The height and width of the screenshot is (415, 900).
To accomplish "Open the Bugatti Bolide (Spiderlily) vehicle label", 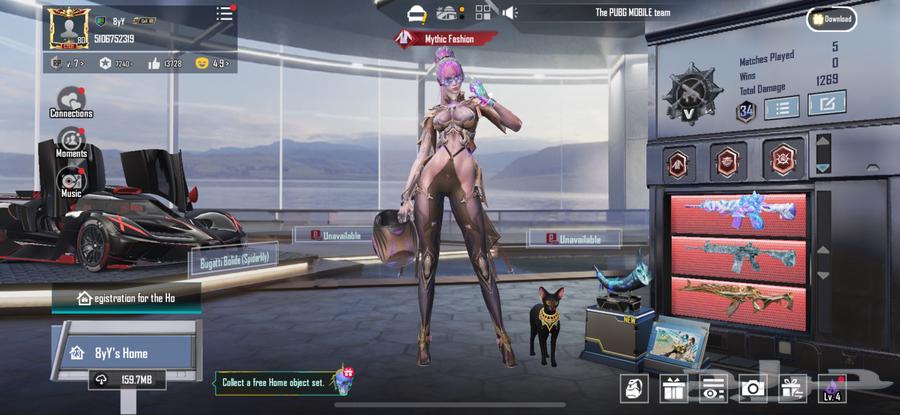I will pos(233,260).
